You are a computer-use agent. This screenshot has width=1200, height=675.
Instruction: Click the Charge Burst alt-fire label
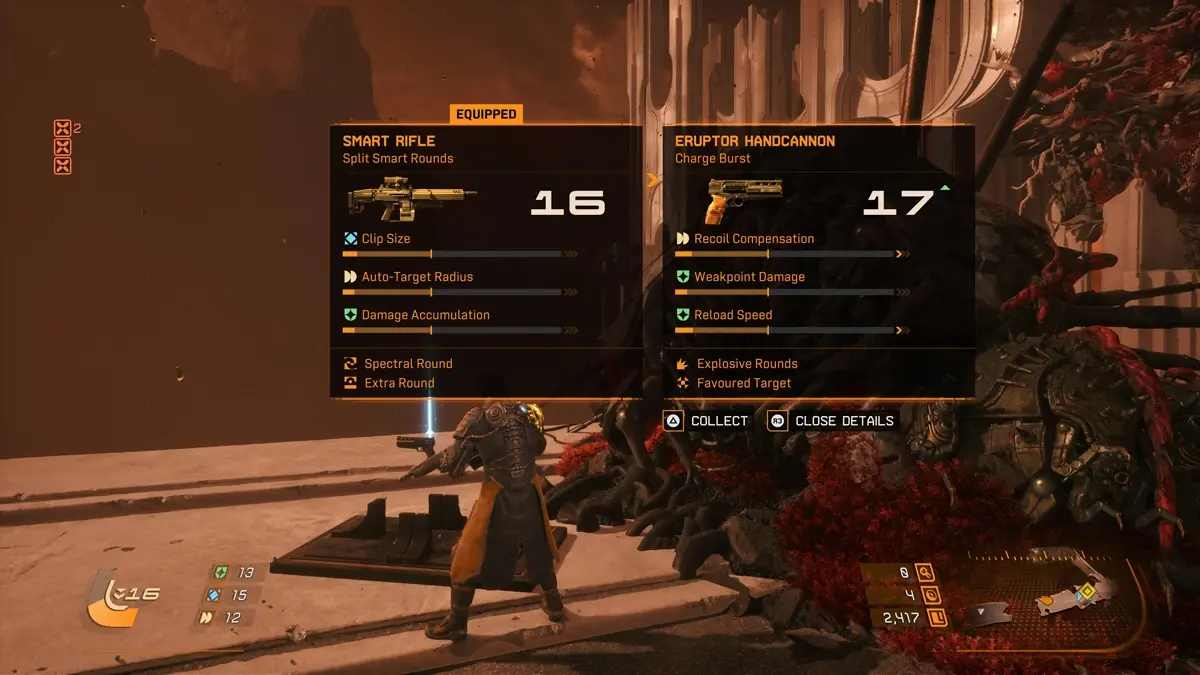click(713, 159)
